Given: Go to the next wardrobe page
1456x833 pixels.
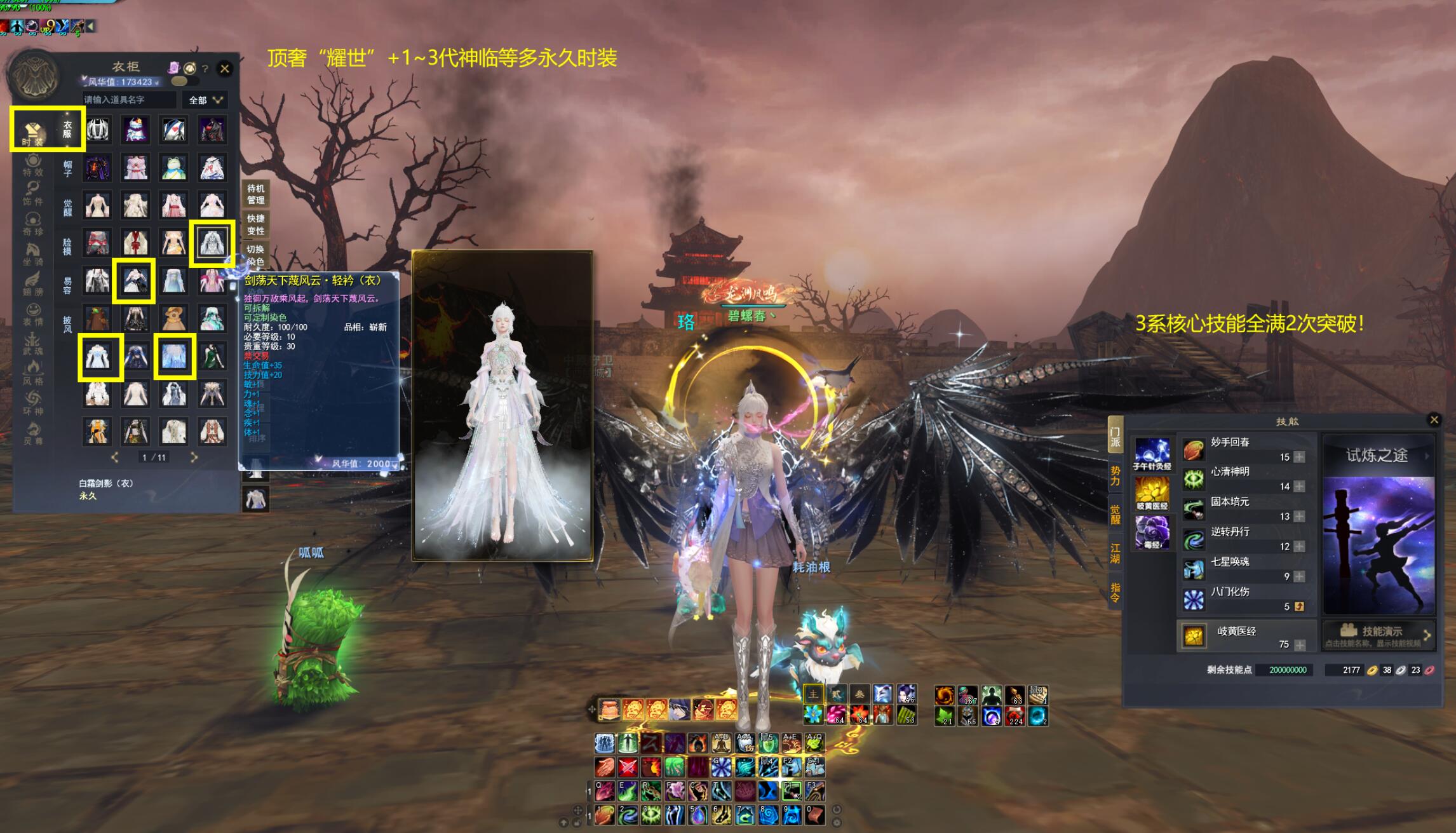Looking at the screenshot, I should (194, 457).
